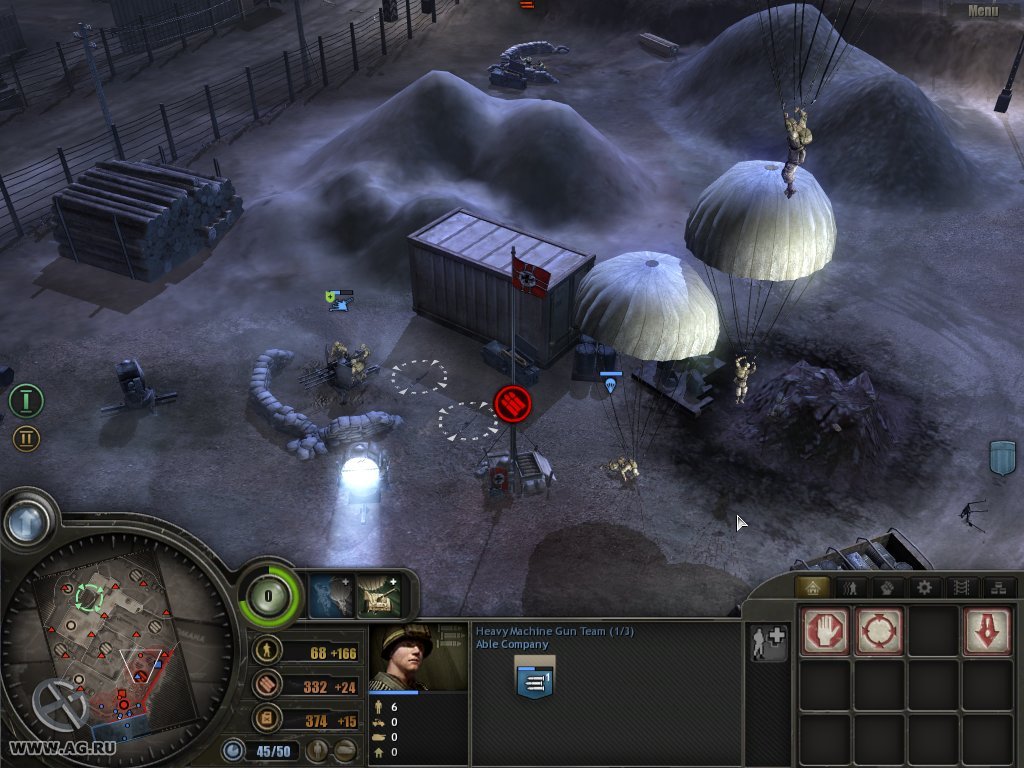The height and width of the screenshot is (768, 1024).
Task: Activate the paradrop anti-tank gun ability
Action: pos(379,594)
